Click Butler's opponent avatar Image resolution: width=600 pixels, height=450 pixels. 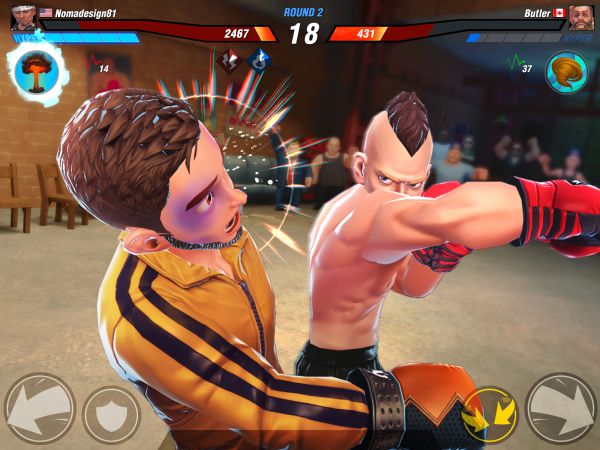point(581,16)
